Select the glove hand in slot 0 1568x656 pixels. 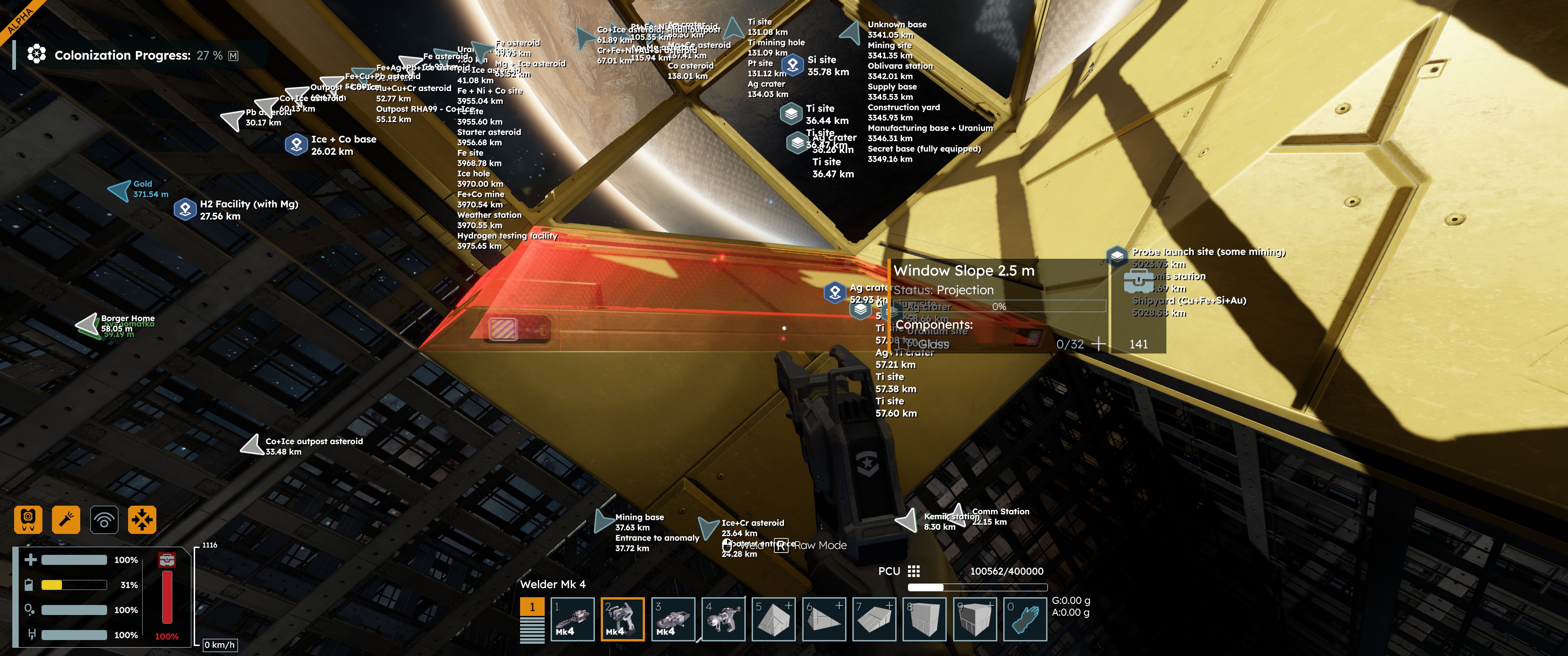point(1025,619)
